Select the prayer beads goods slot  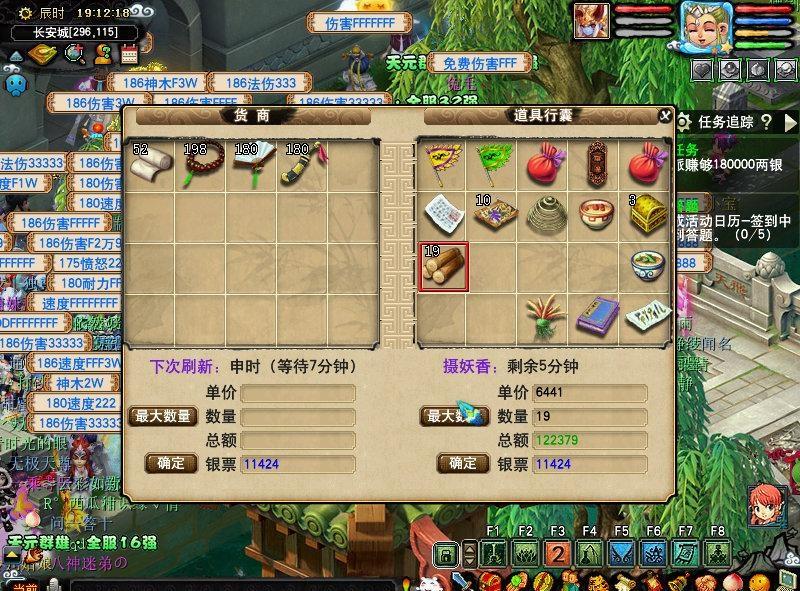pos(201,167)
